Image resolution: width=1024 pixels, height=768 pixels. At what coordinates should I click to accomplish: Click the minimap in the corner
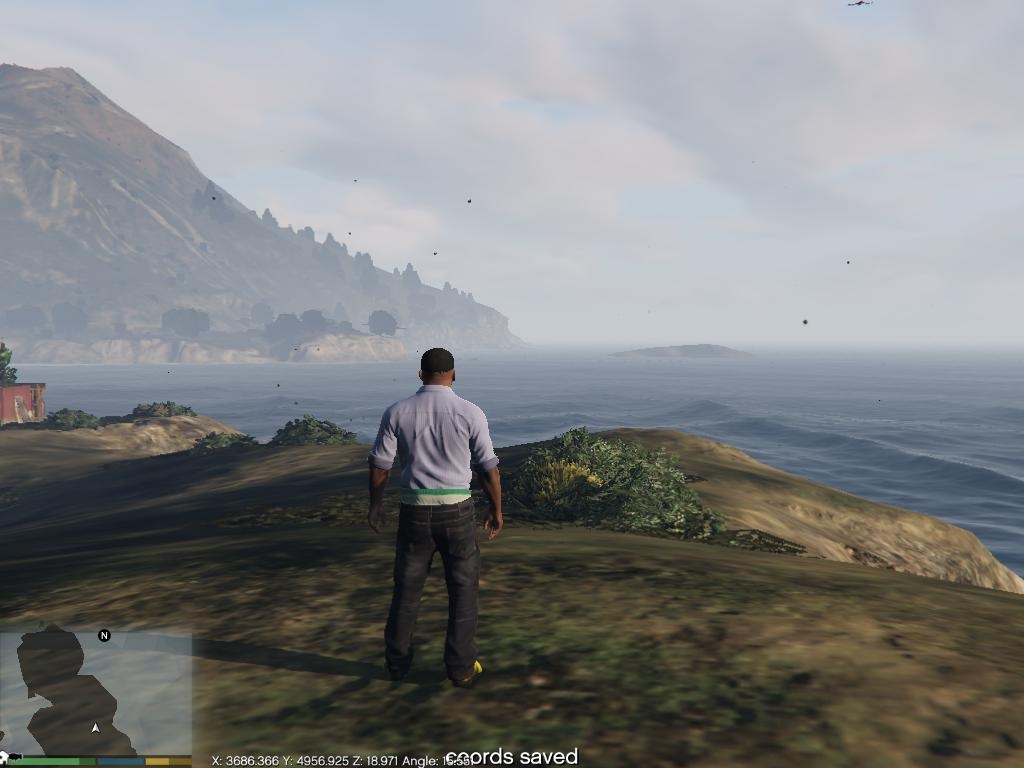point(96,692)
